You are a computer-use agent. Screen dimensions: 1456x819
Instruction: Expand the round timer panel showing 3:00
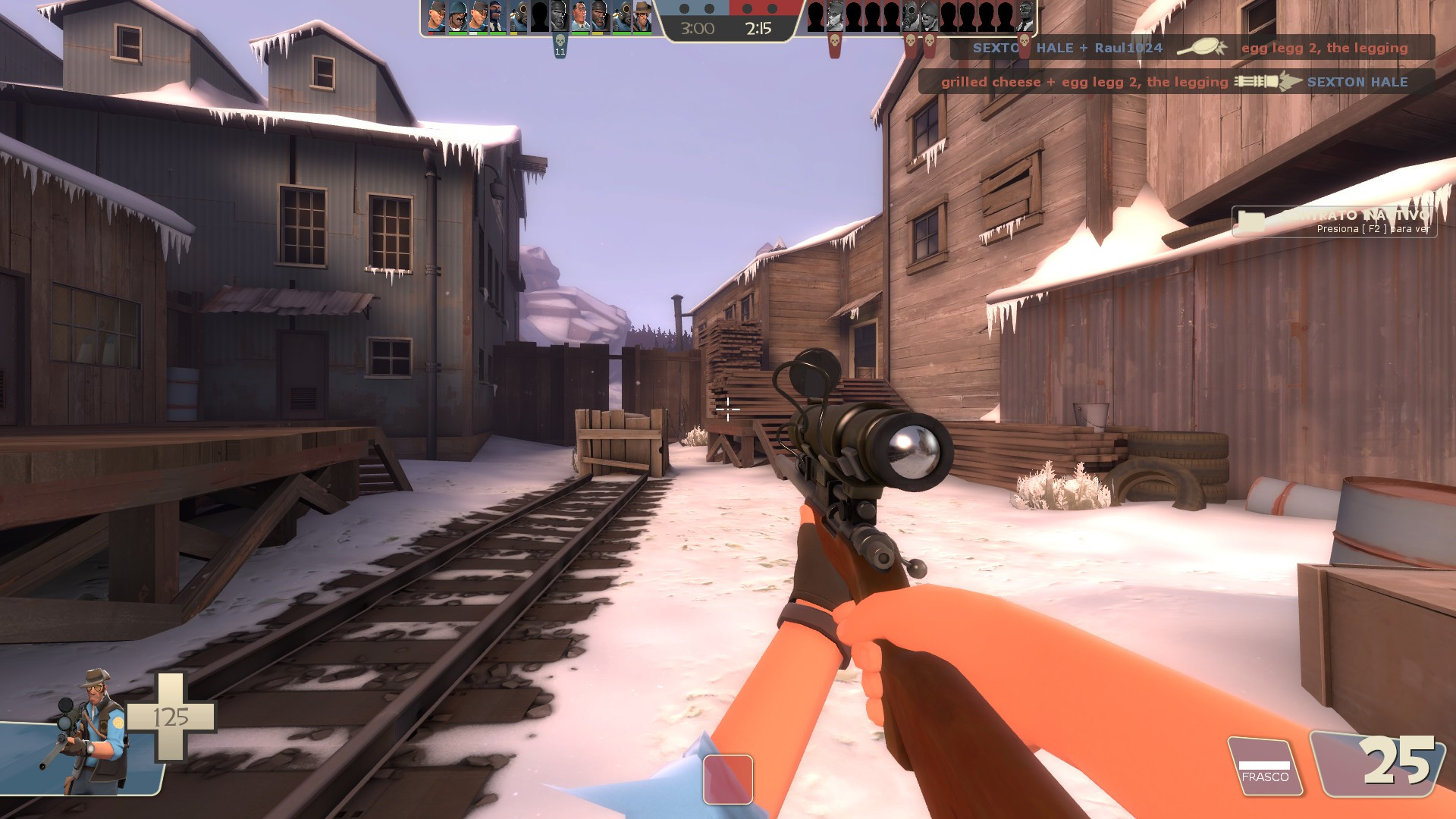tap(696, 29)
